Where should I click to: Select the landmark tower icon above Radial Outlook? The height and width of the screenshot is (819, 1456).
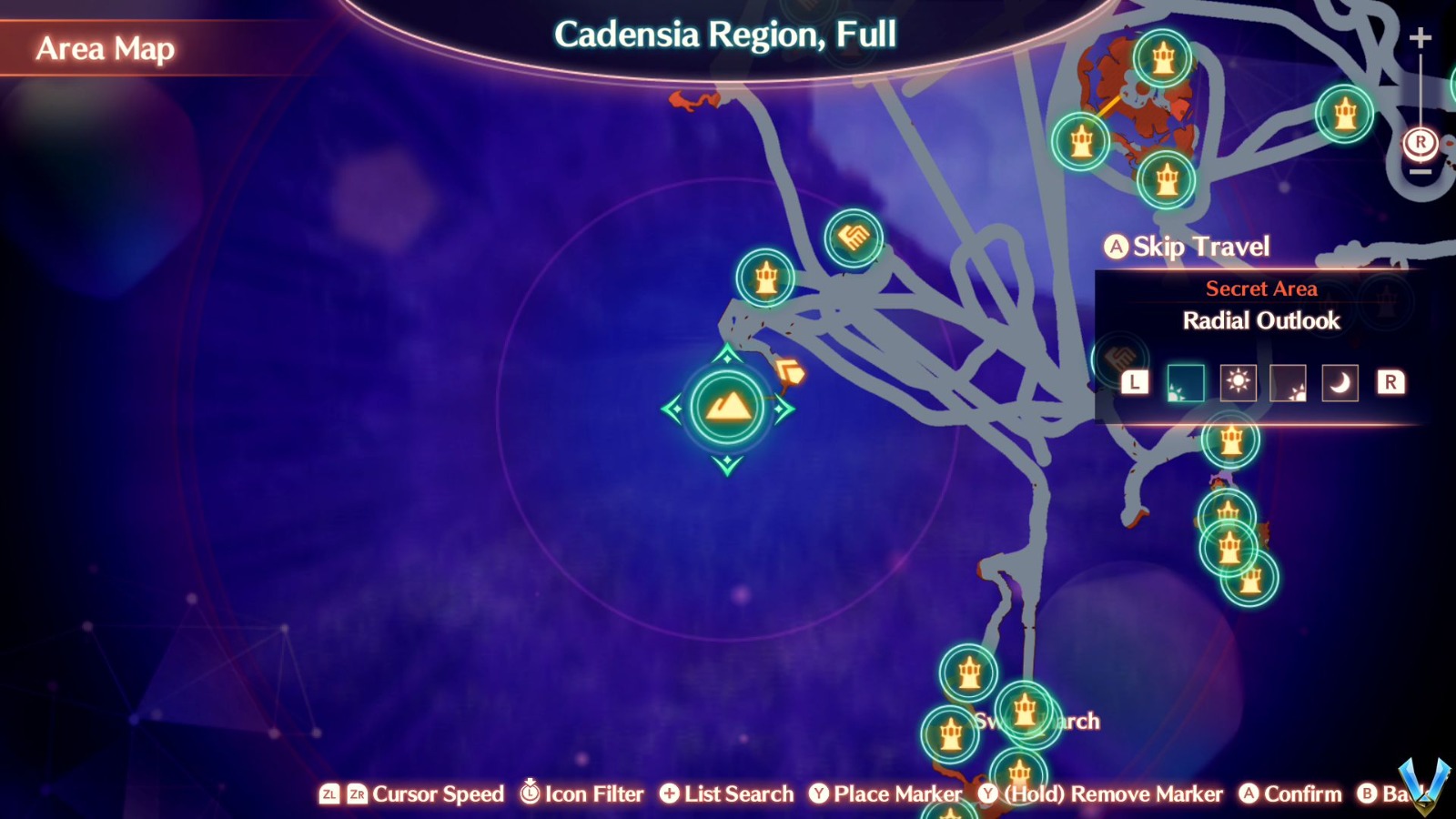pyautogui.click(x=765, y=278)
